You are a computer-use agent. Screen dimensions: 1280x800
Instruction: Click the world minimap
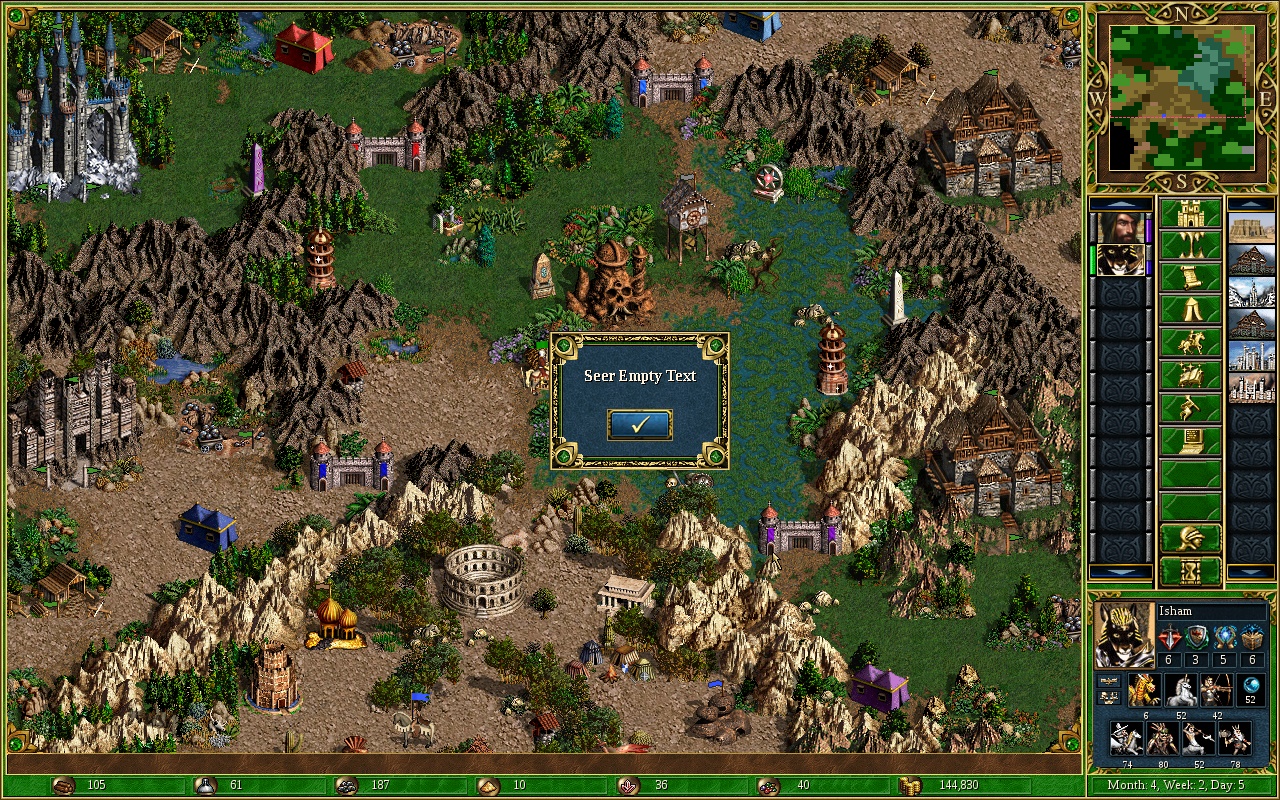pos(1179,97)
